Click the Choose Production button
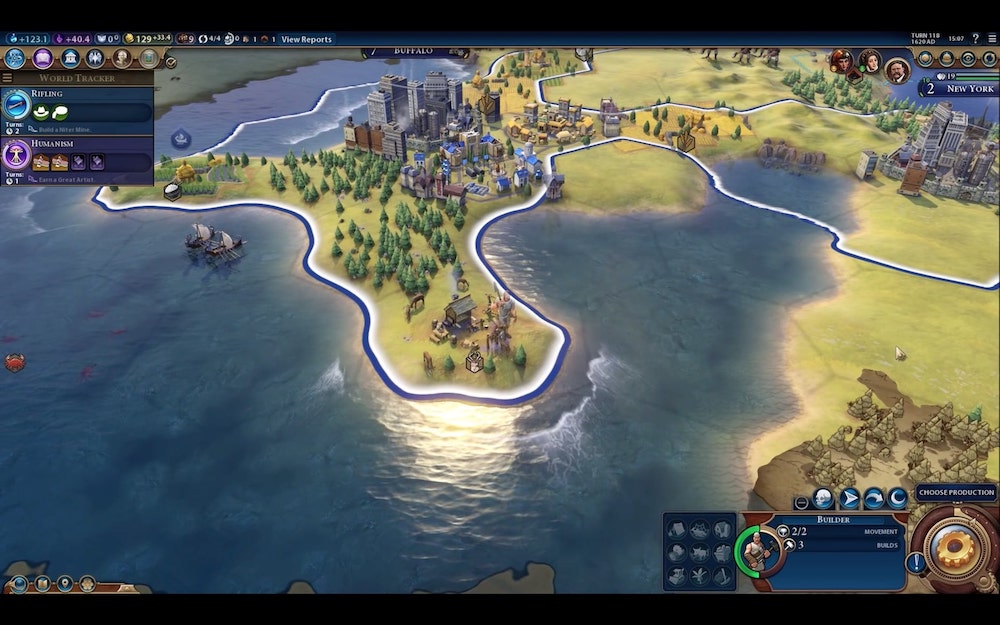The image size is (1000, 625). [x=956, y=492]
